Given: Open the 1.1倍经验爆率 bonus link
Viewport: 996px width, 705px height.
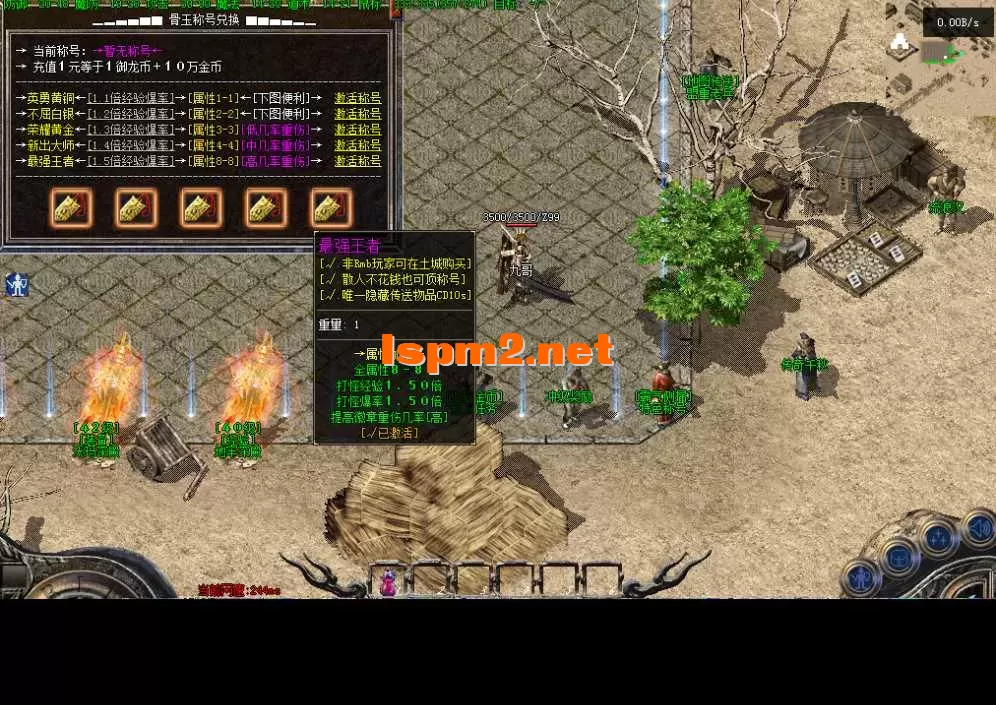Looking at the screenshot, I should click(x=130, y=98).
